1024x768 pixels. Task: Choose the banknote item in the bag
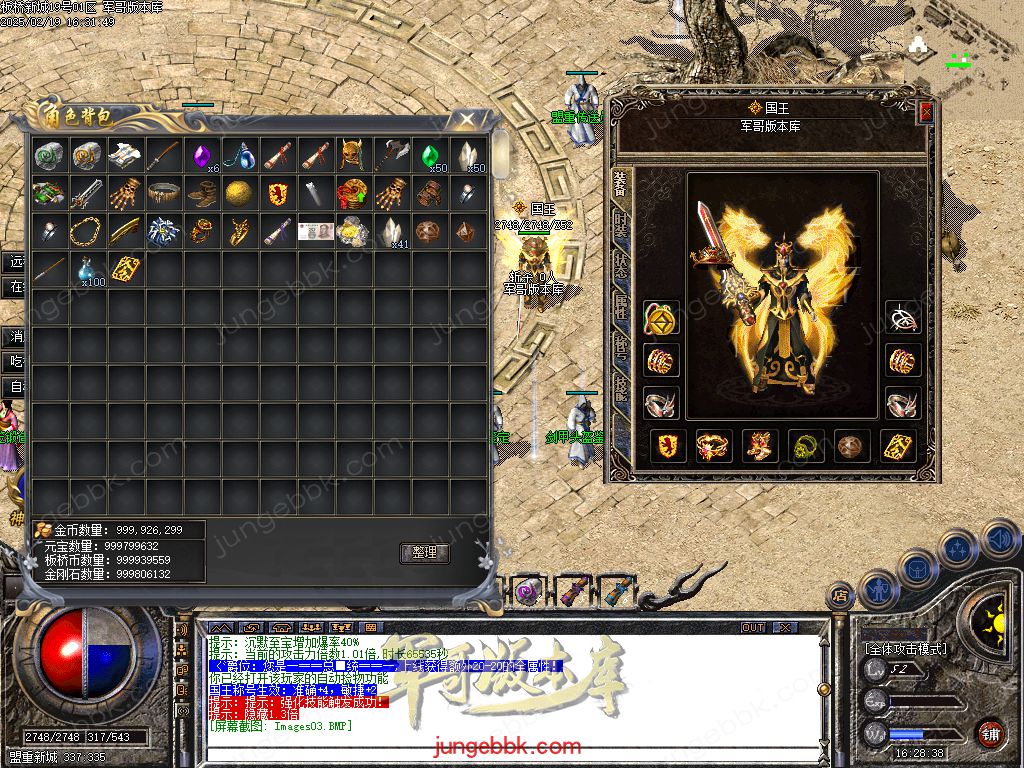click(315, 230)
